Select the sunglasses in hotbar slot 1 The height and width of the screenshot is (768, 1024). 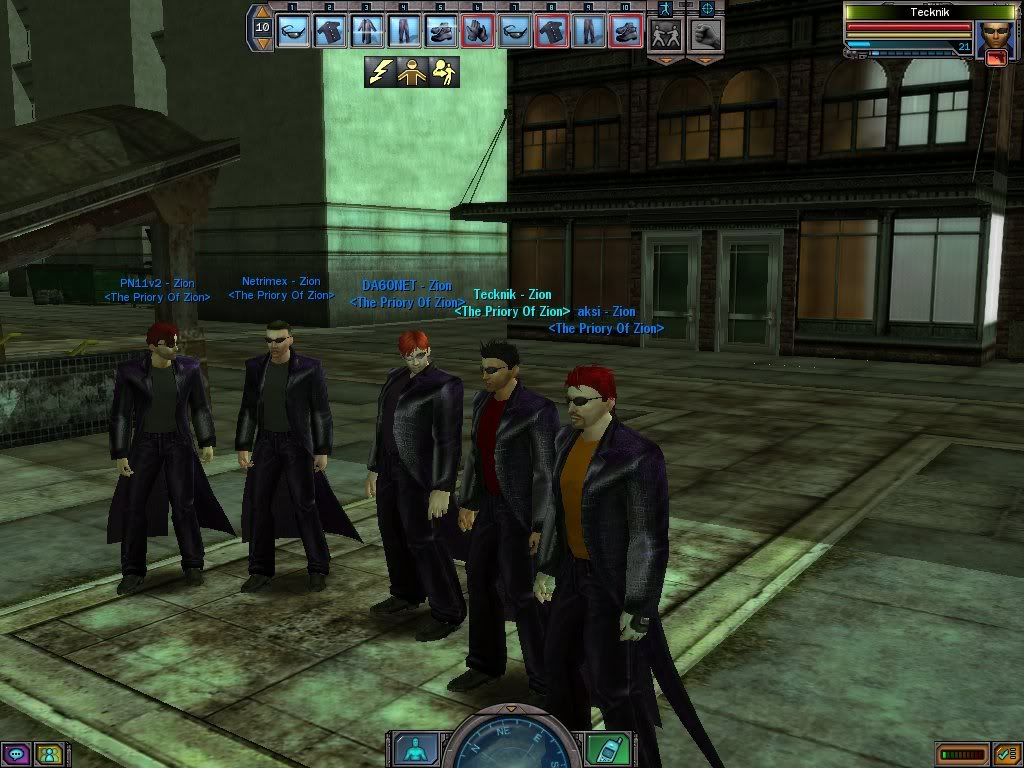294,31
